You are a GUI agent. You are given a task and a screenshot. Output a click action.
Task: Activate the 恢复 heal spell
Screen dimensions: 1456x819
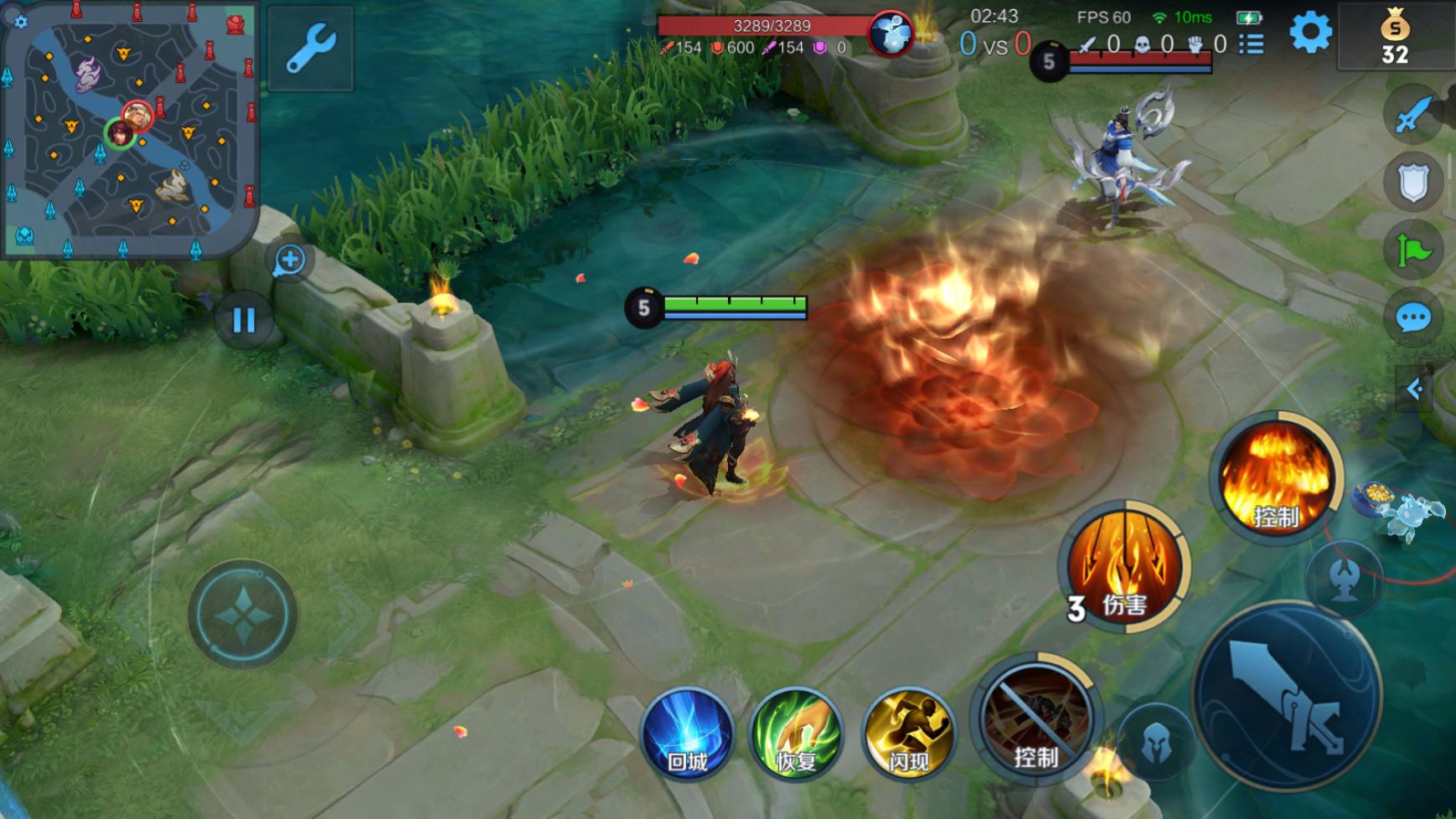[x=796, y=734]
